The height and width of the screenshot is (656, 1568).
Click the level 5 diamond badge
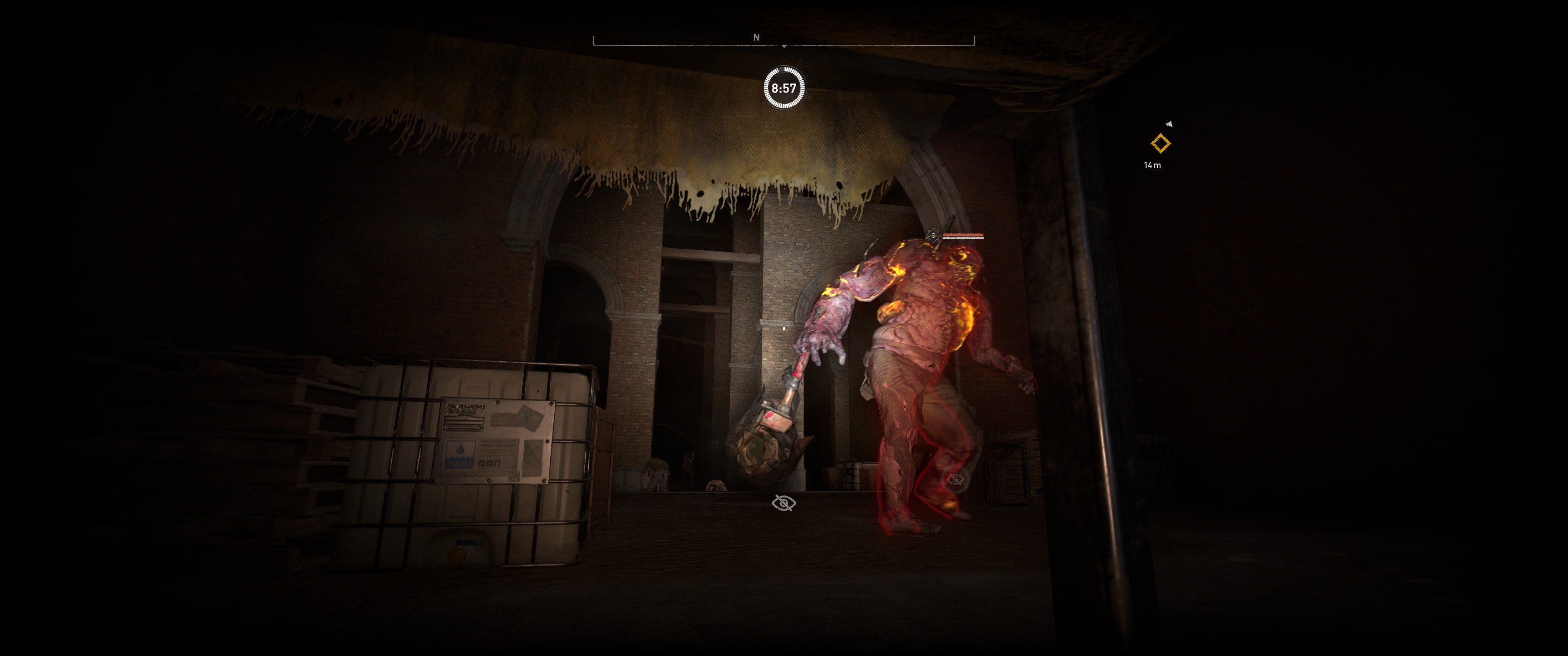click(933, 236)
